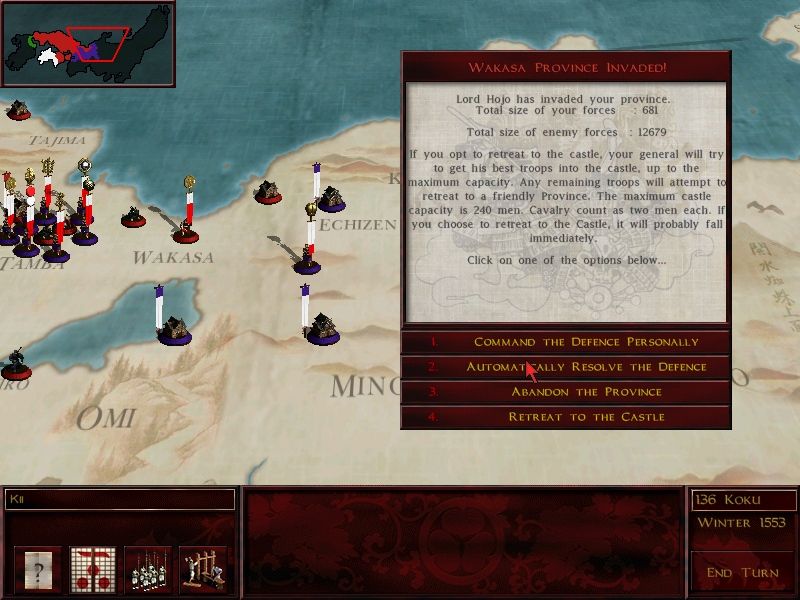Click the End Turn button

(741, 572)
